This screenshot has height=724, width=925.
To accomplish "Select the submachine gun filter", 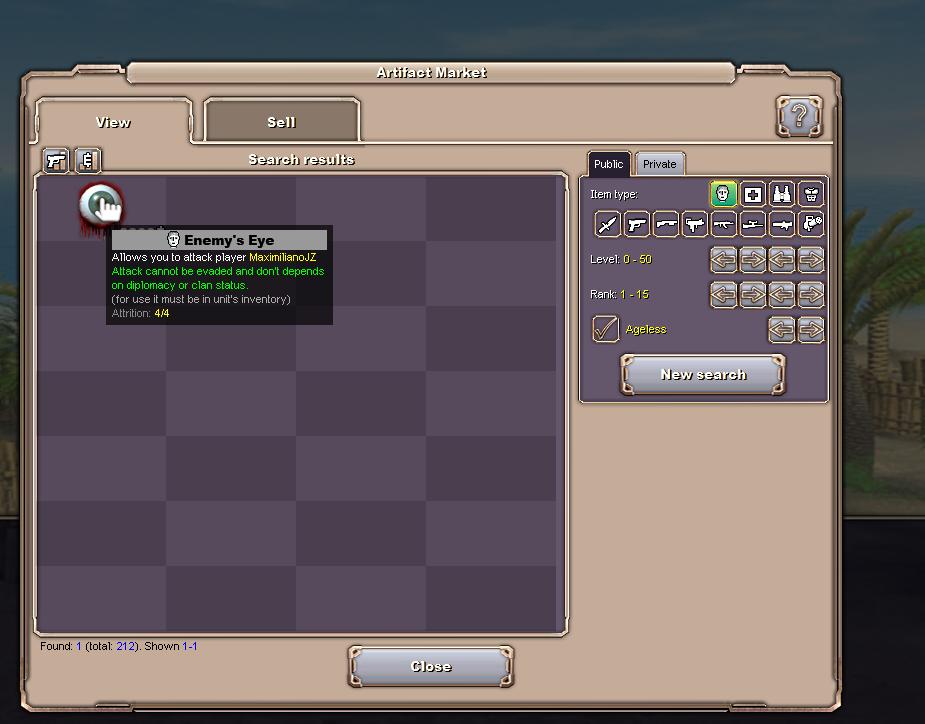I will click(x=695, y=225).
